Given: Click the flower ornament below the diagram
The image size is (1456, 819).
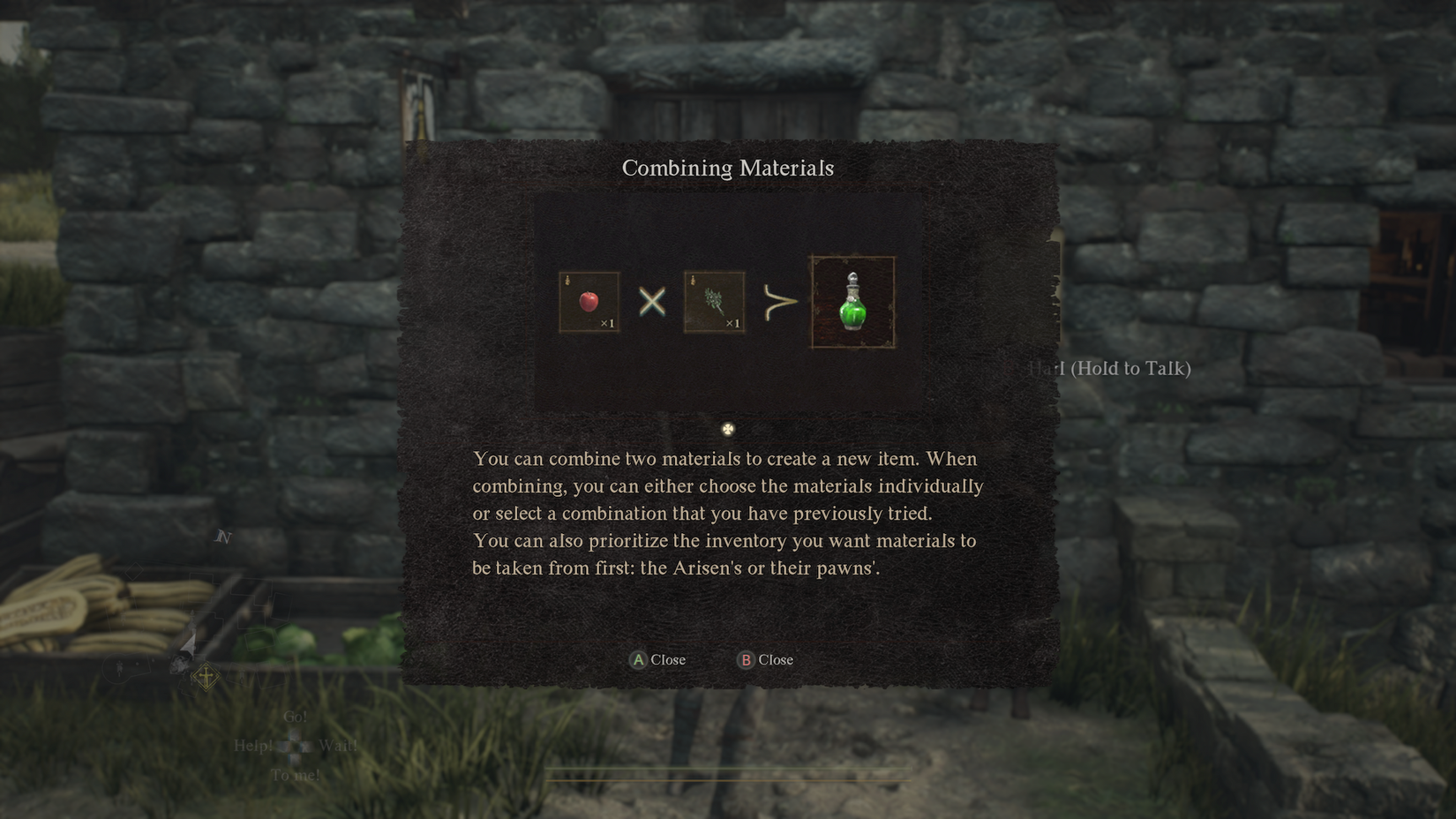Looking at the screenshot, I should (727, 428).
